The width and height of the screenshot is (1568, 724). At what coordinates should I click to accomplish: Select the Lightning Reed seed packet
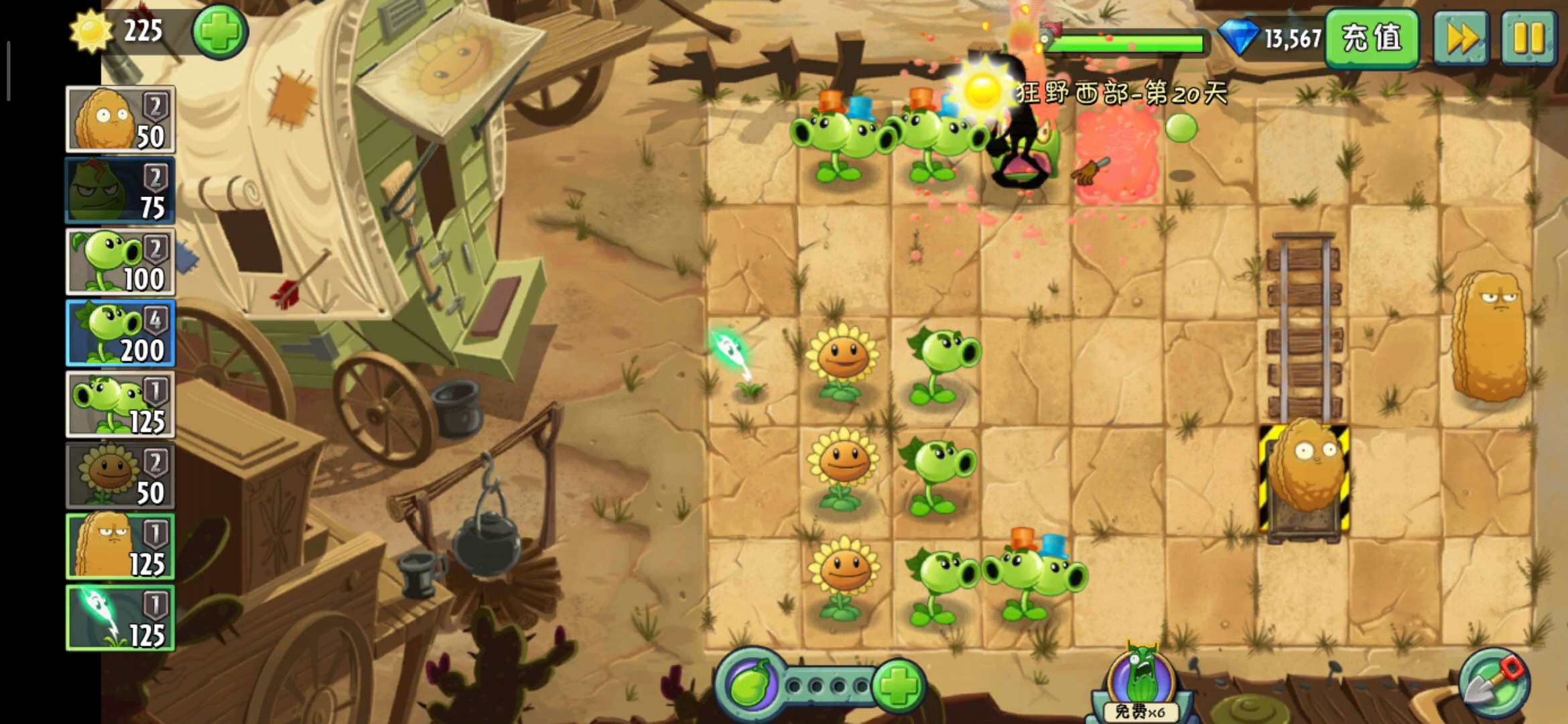pos(120,618)
